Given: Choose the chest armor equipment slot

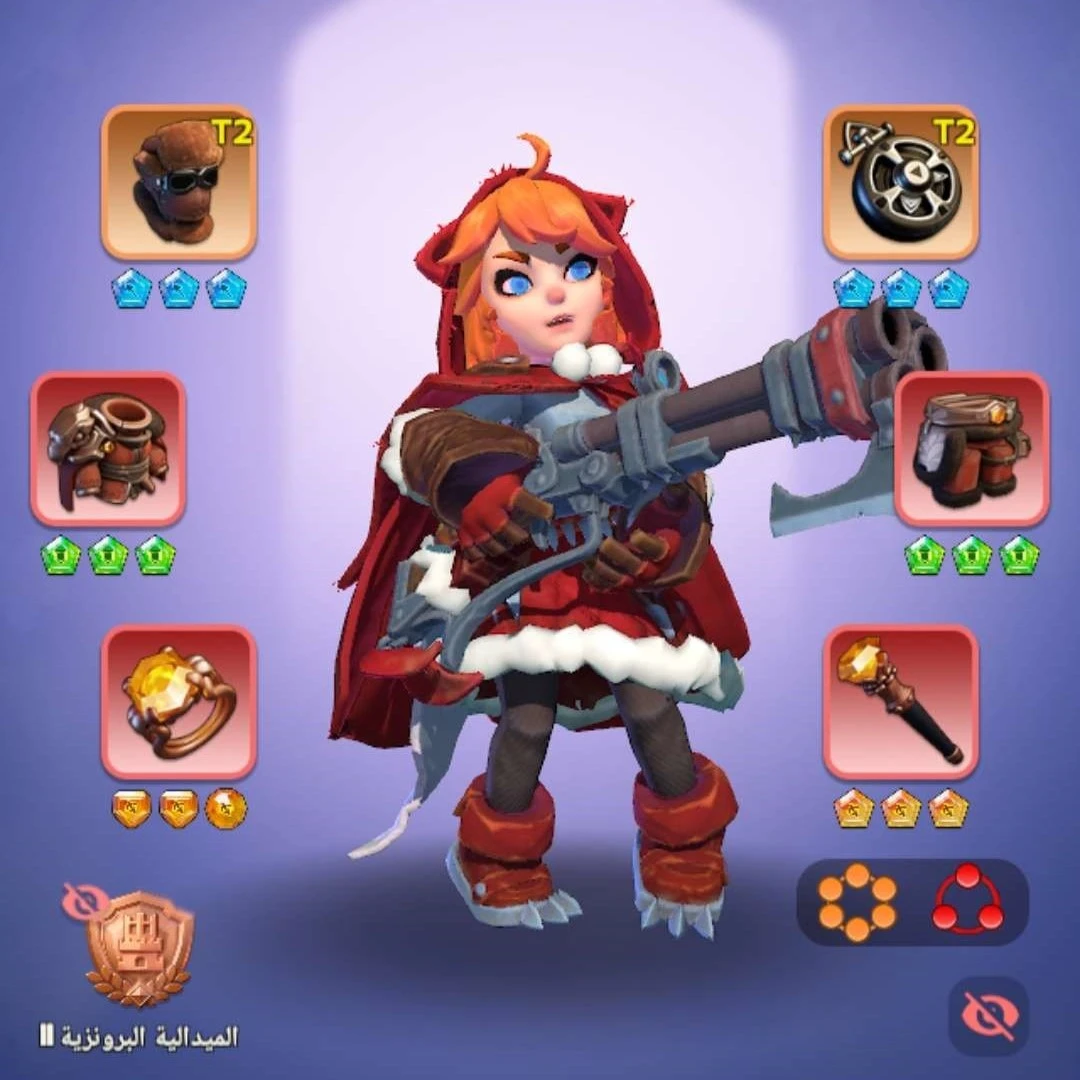Looking at the screenshot, I should (x=108, y=449).
